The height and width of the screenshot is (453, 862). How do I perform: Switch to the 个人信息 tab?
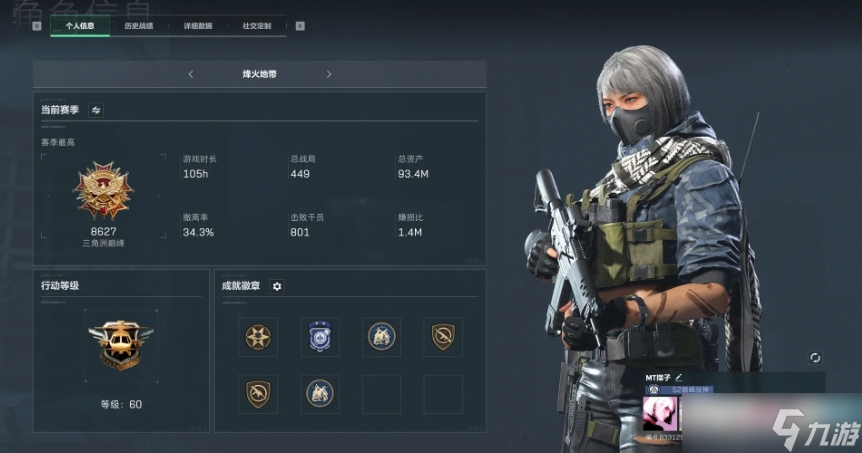[x=80, y=26]
